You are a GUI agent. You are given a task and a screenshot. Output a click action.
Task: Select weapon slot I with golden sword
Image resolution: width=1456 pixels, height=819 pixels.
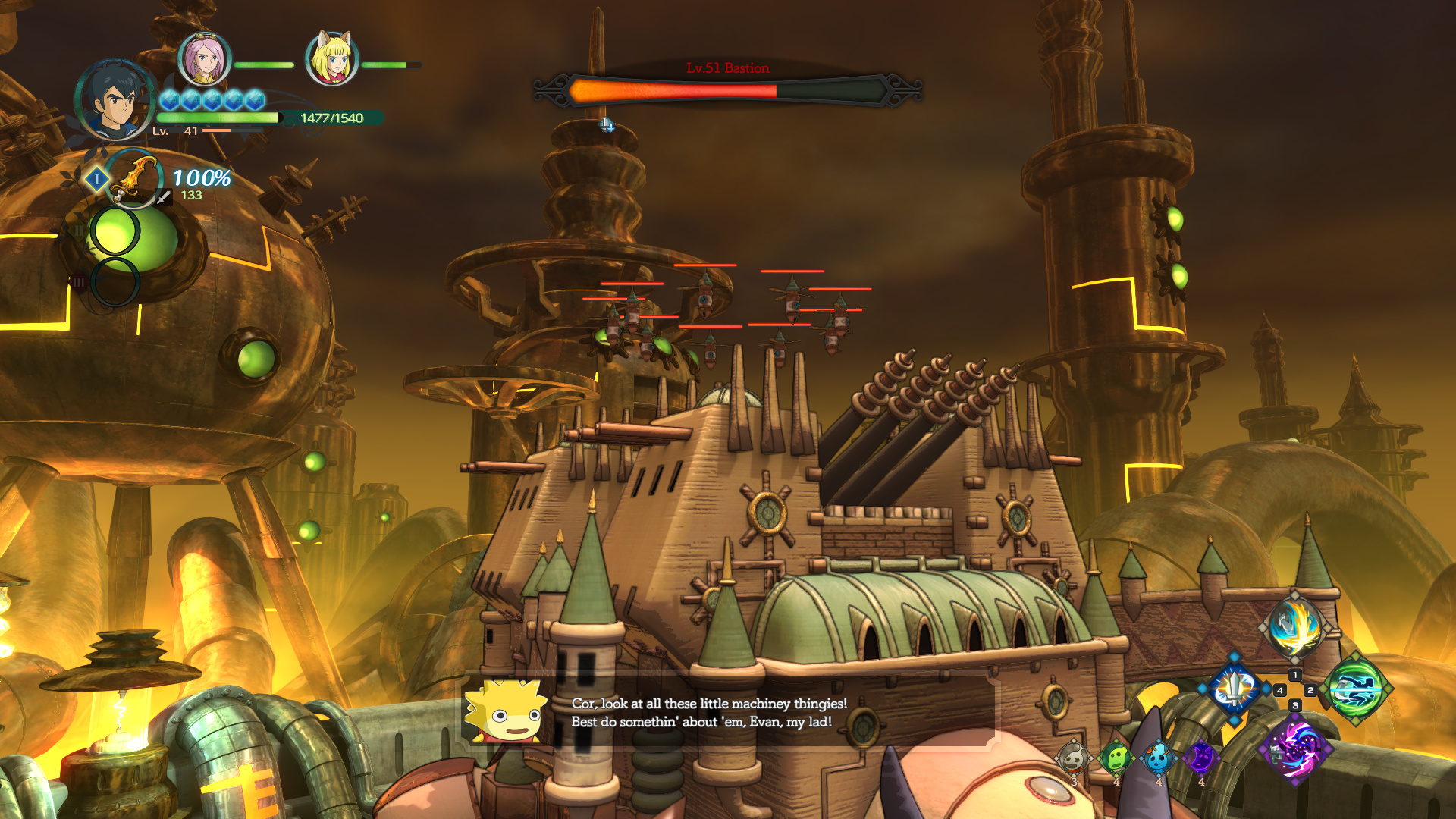[133, 179]
